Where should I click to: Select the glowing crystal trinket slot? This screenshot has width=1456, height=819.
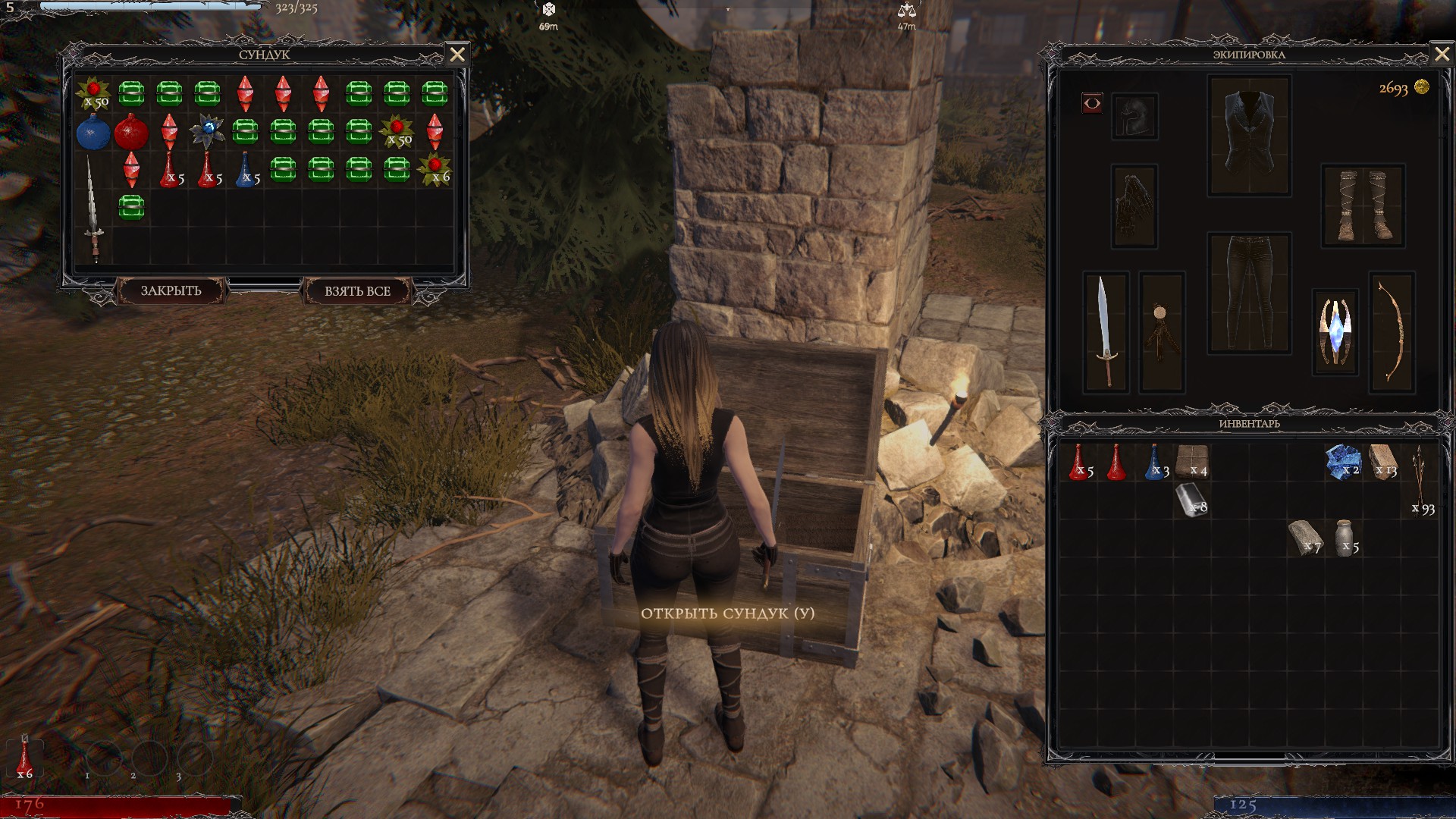coord(1335,331)
